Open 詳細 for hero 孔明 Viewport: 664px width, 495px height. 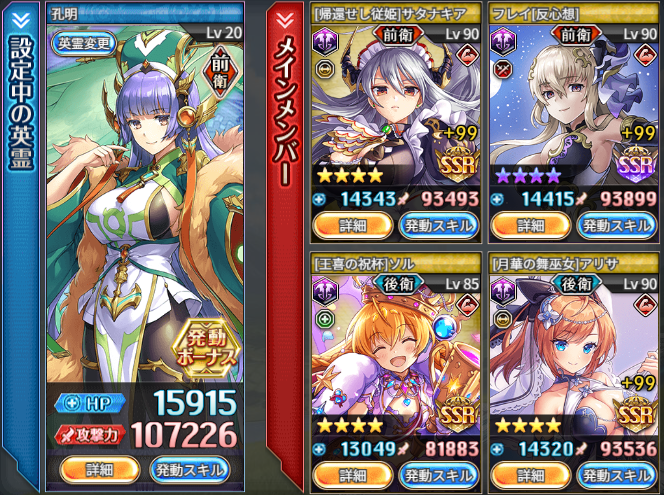point(99,469)
